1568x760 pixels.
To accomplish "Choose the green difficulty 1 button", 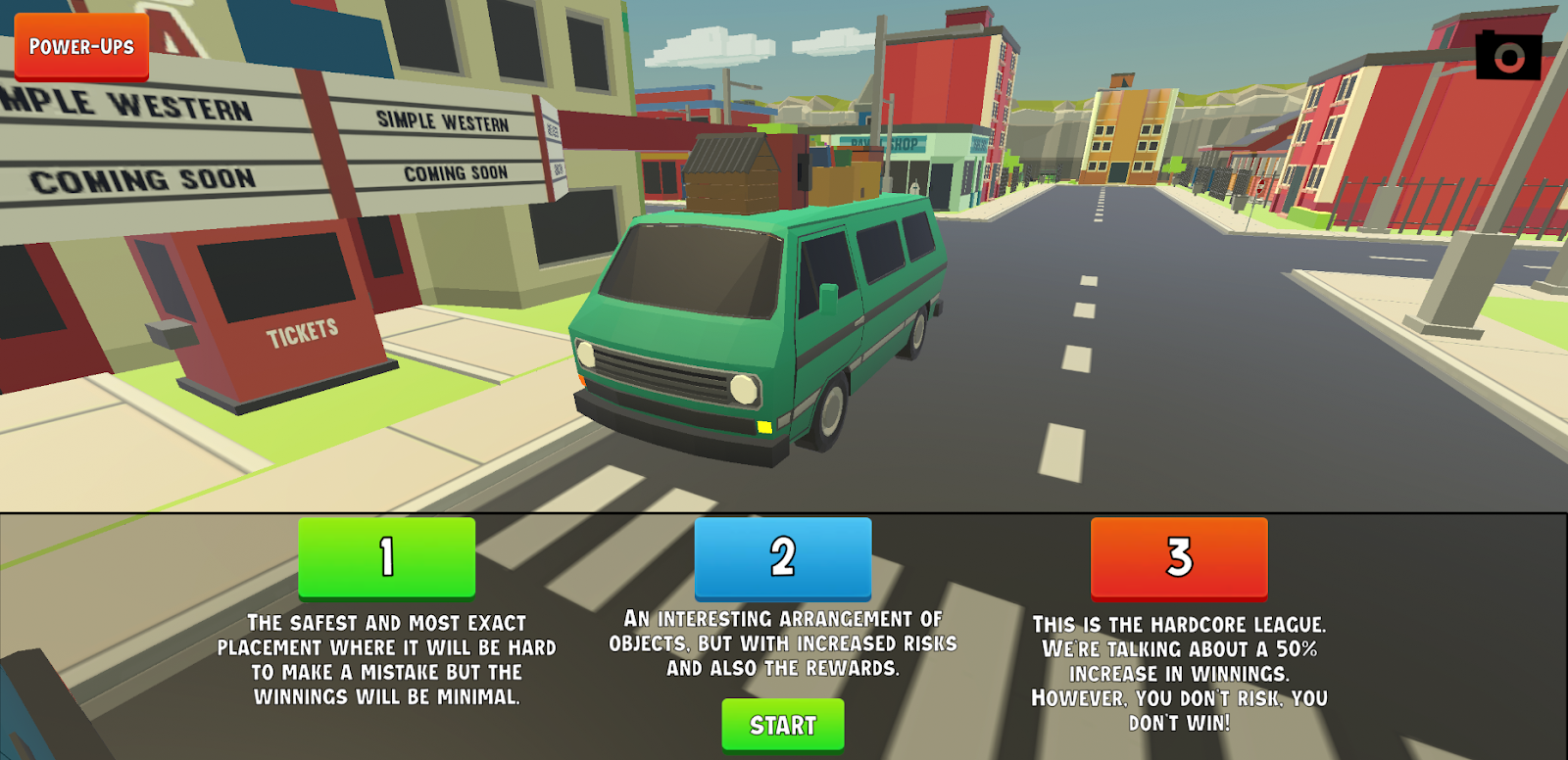I will [386, 557].
